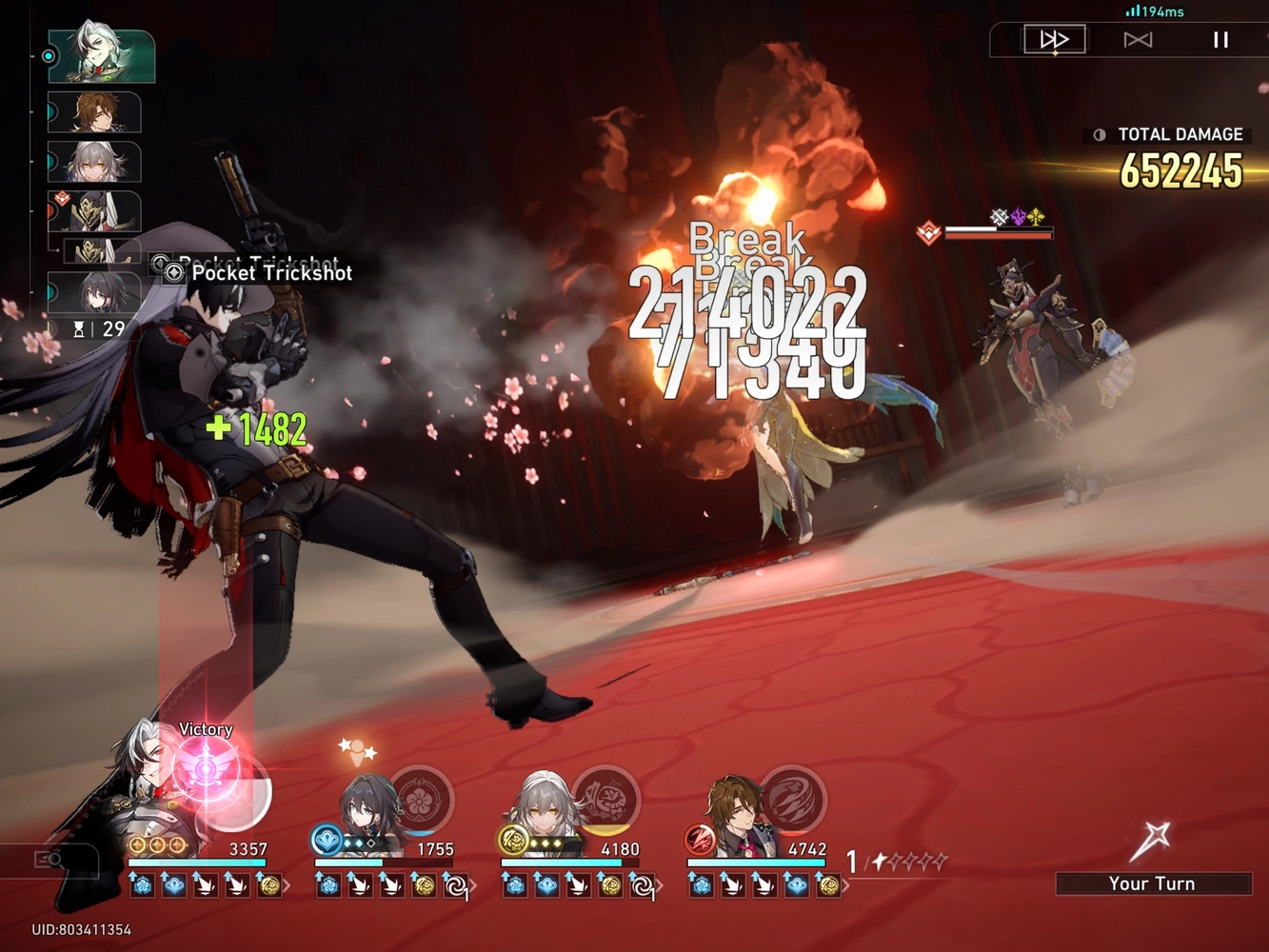Screen dimensions: 1269x952
Task: Tap the blue ultimate icon above the 1755 HP ally
Action: 324,840
